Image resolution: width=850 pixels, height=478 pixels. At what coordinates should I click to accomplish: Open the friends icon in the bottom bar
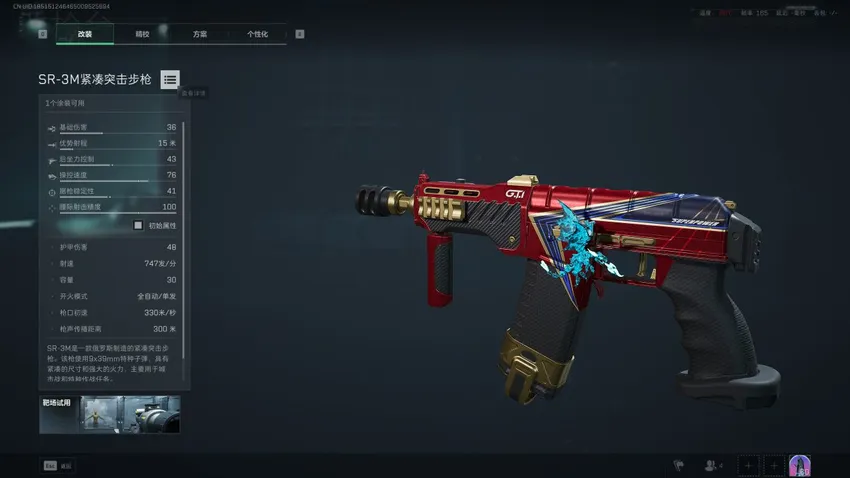[713, 465]
